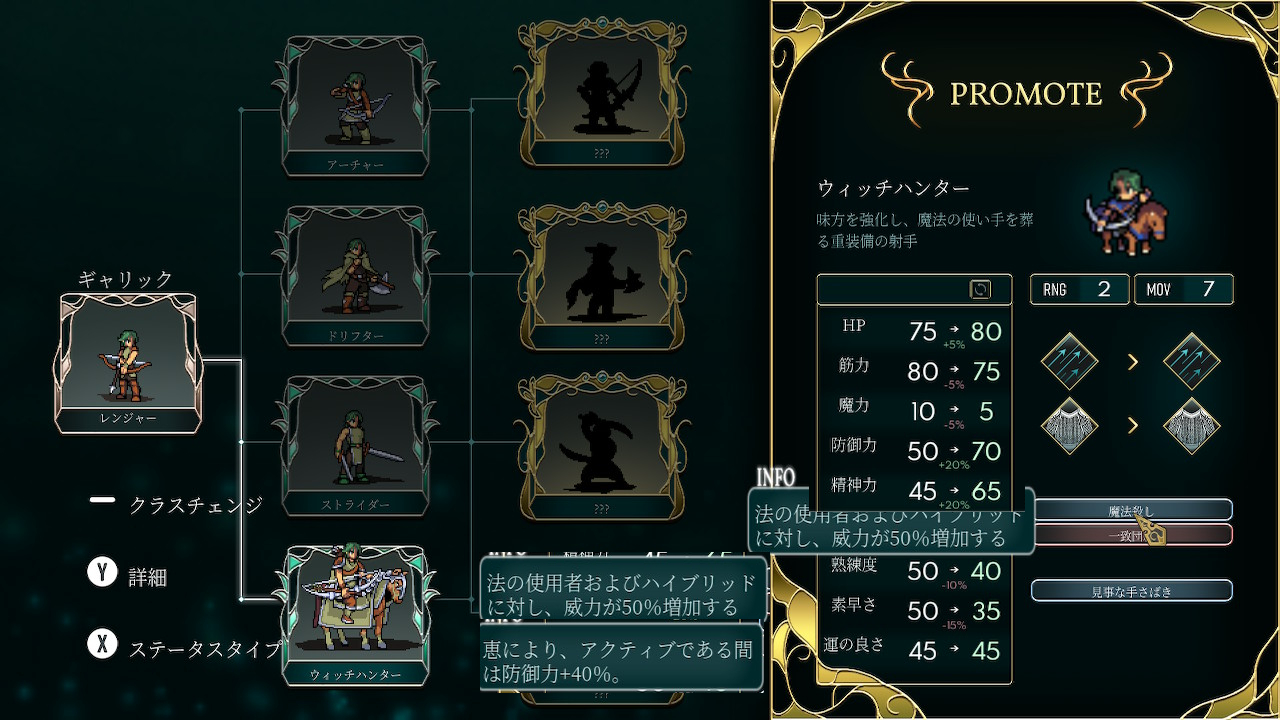This screenshot has width=1280, height=720.
Task: Inspect the current chainmail armor icon
Action: click(x=1070, y=426)
